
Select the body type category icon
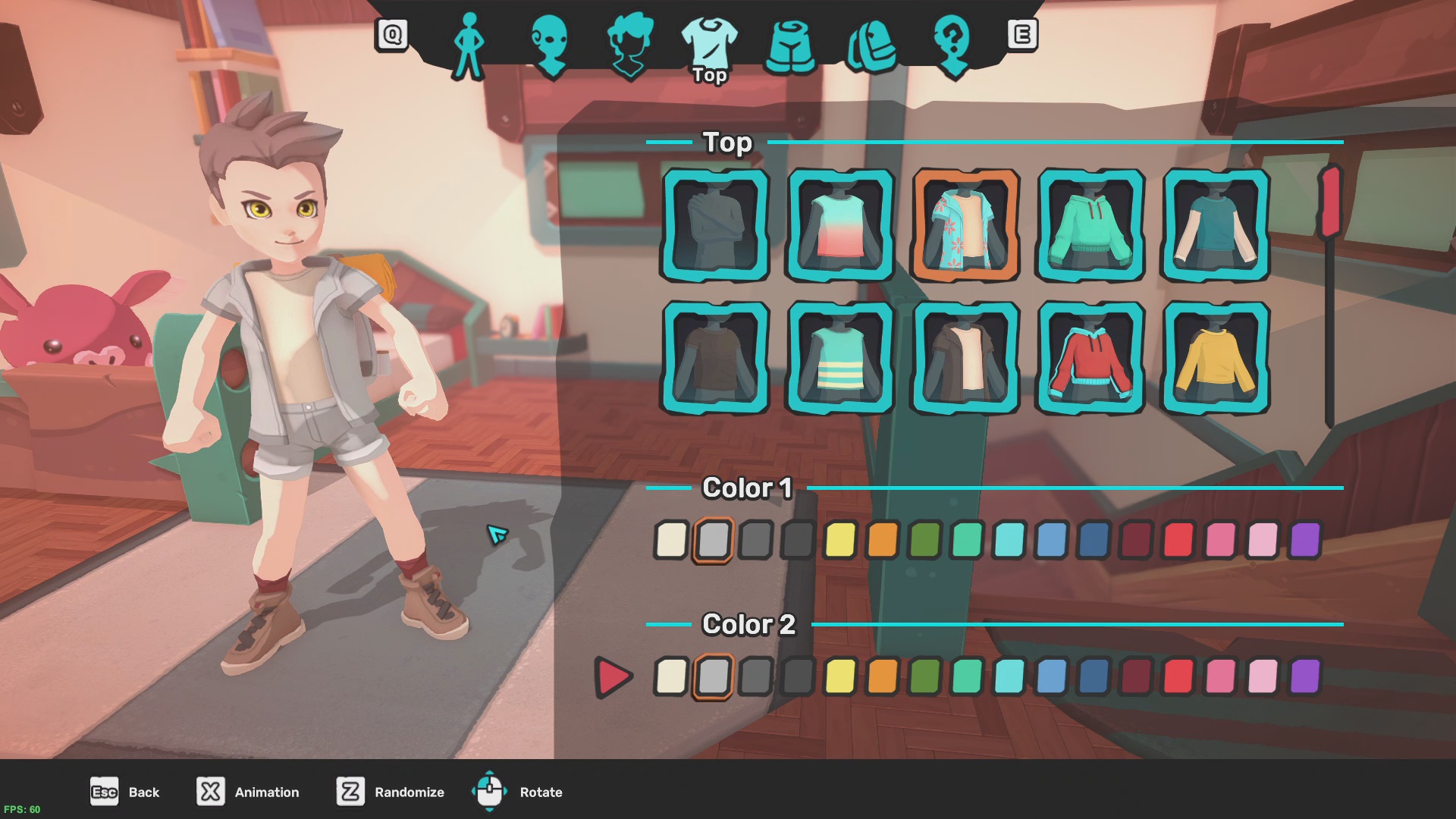pyautogui.click(x=468, y=45)
